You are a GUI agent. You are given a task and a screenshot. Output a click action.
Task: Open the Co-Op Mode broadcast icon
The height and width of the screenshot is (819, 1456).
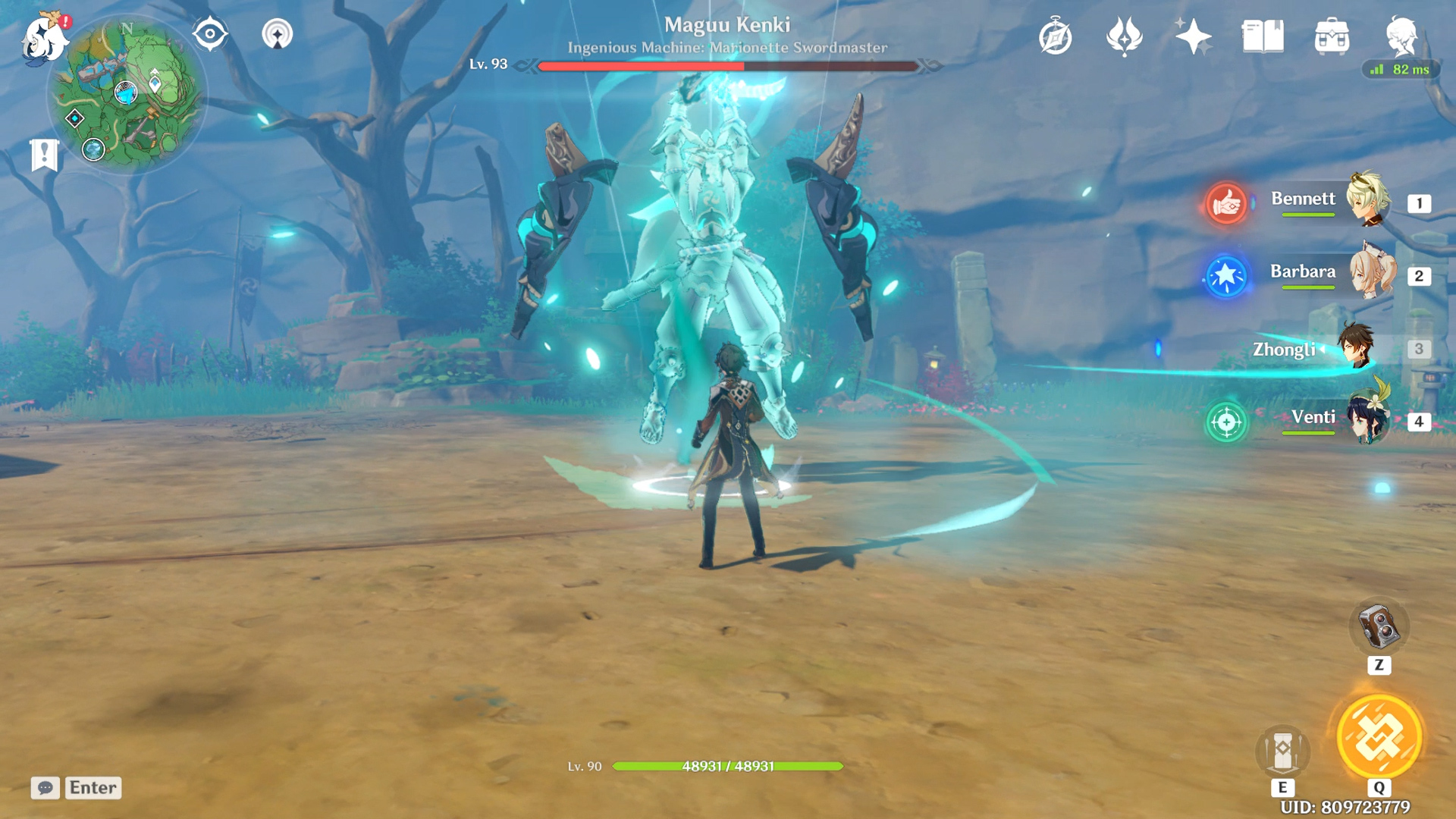pyautogui.click(x=278, y=33)
